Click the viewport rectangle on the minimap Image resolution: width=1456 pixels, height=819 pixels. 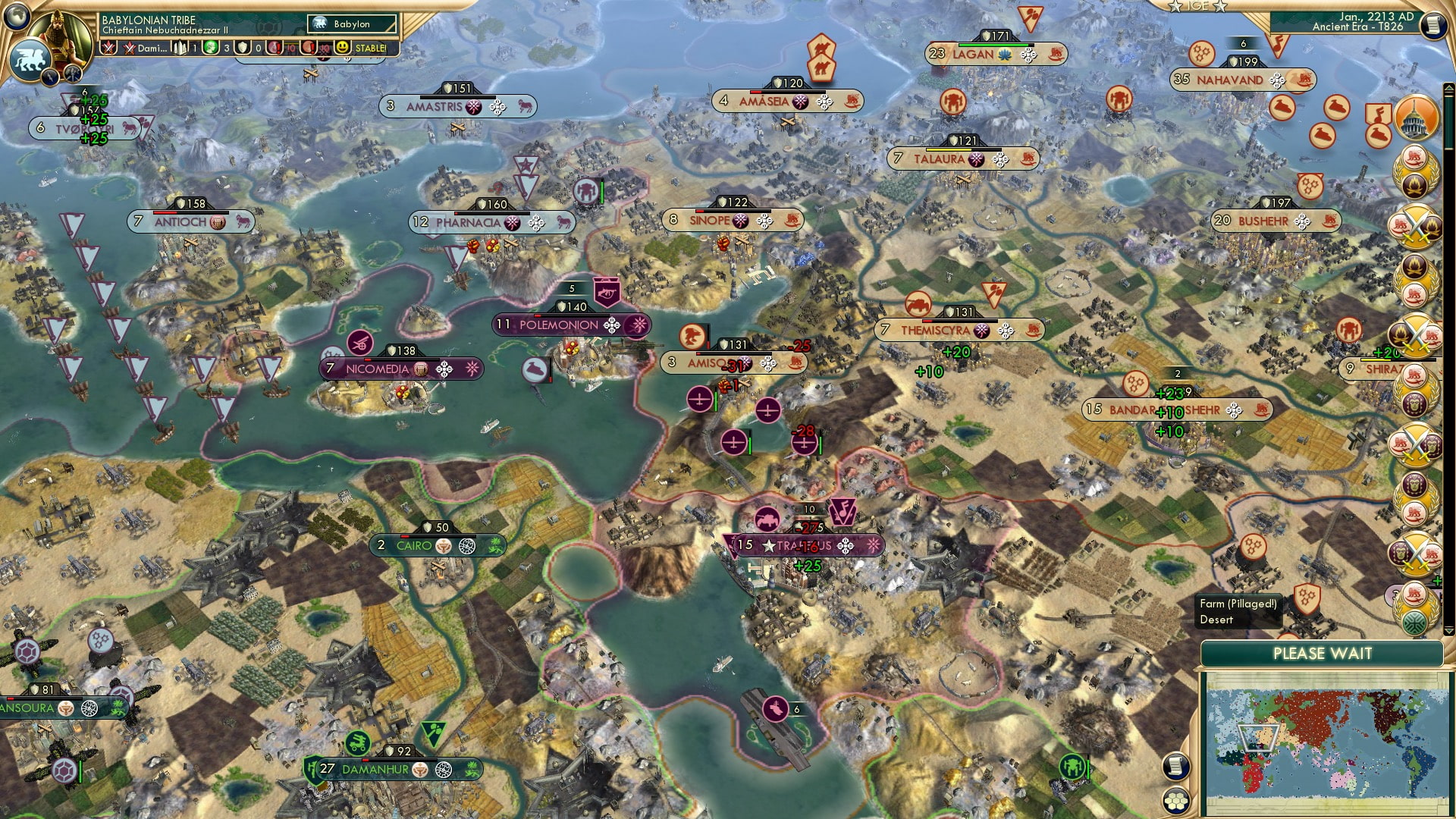[x=1258, y=736]
